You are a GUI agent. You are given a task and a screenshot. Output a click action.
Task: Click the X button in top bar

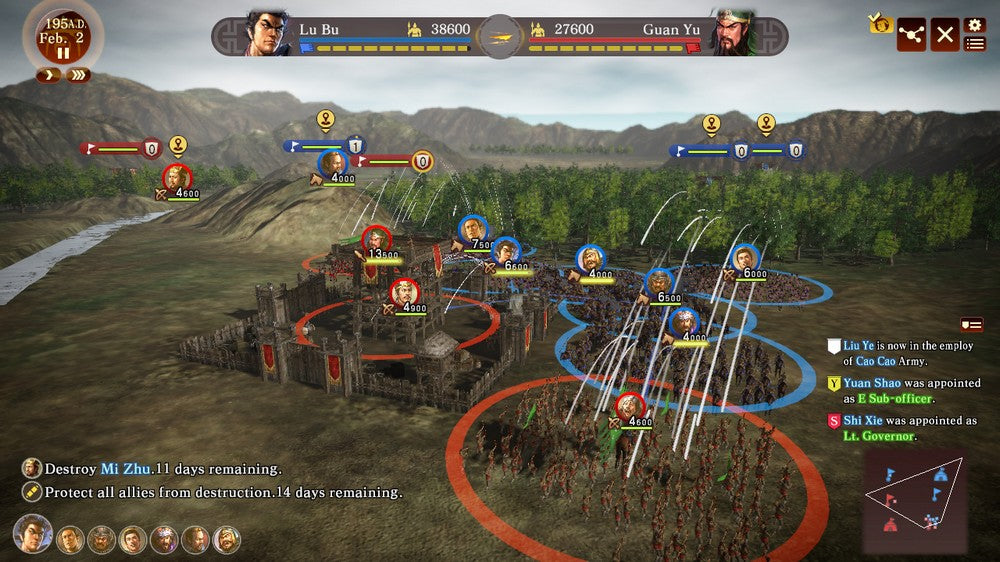[x=945, y=34]
